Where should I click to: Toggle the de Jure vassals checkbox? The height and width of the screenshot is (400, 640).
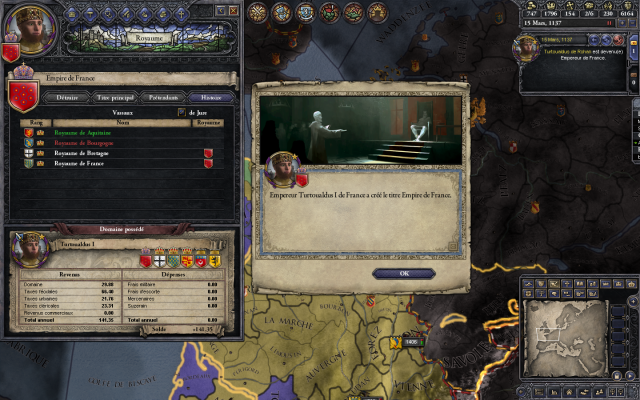181,113
